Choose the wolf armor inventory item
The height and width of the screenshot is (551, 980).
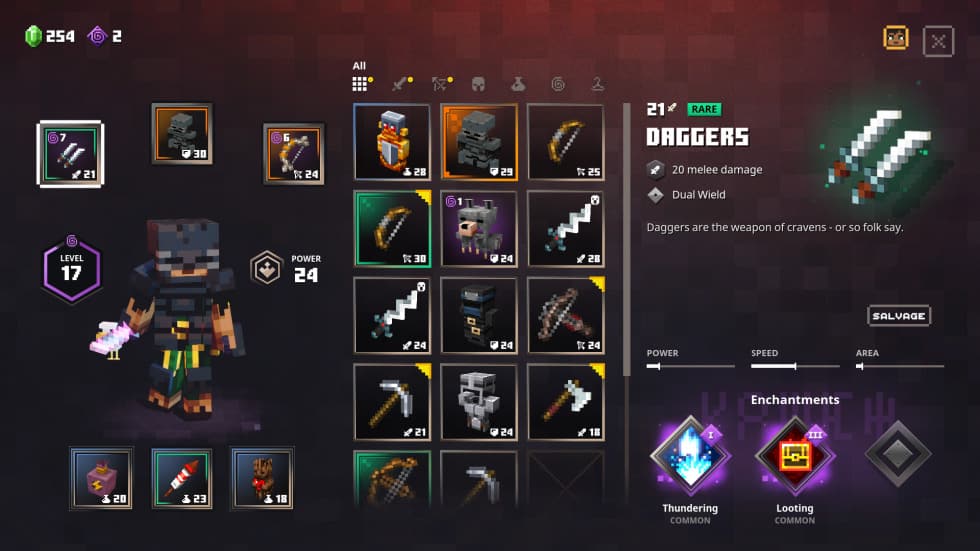[x=479, y=228]
